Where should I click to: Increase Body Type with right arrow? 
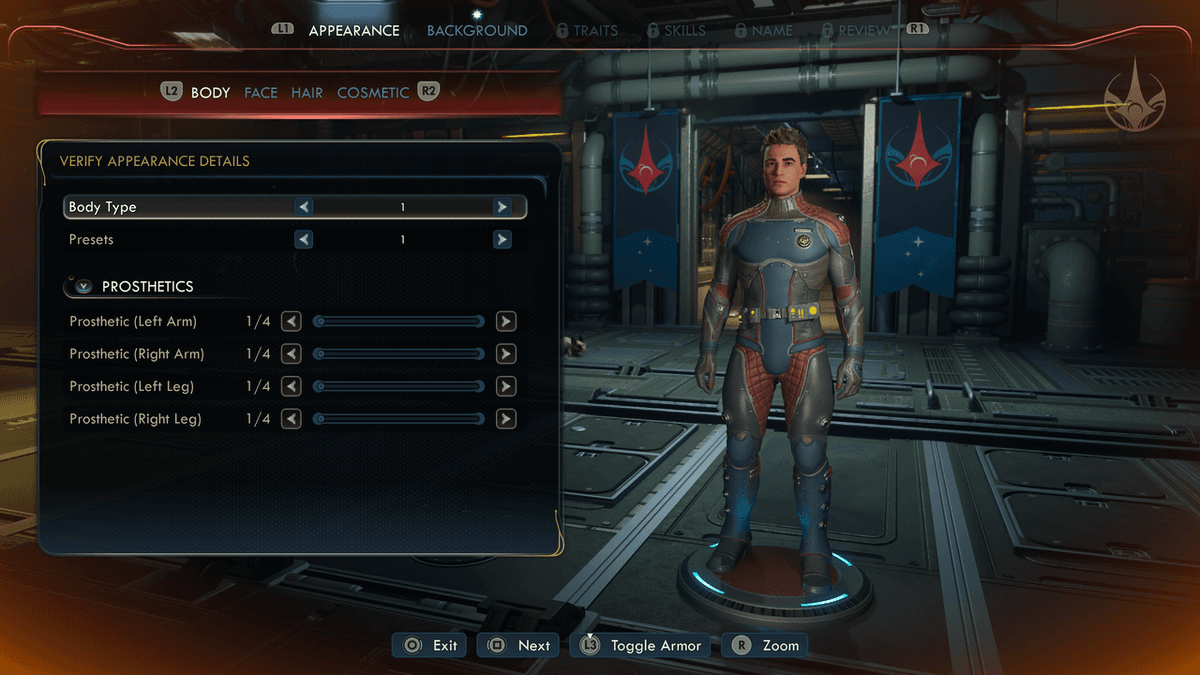pyautogui.click(x=502, y=207)
